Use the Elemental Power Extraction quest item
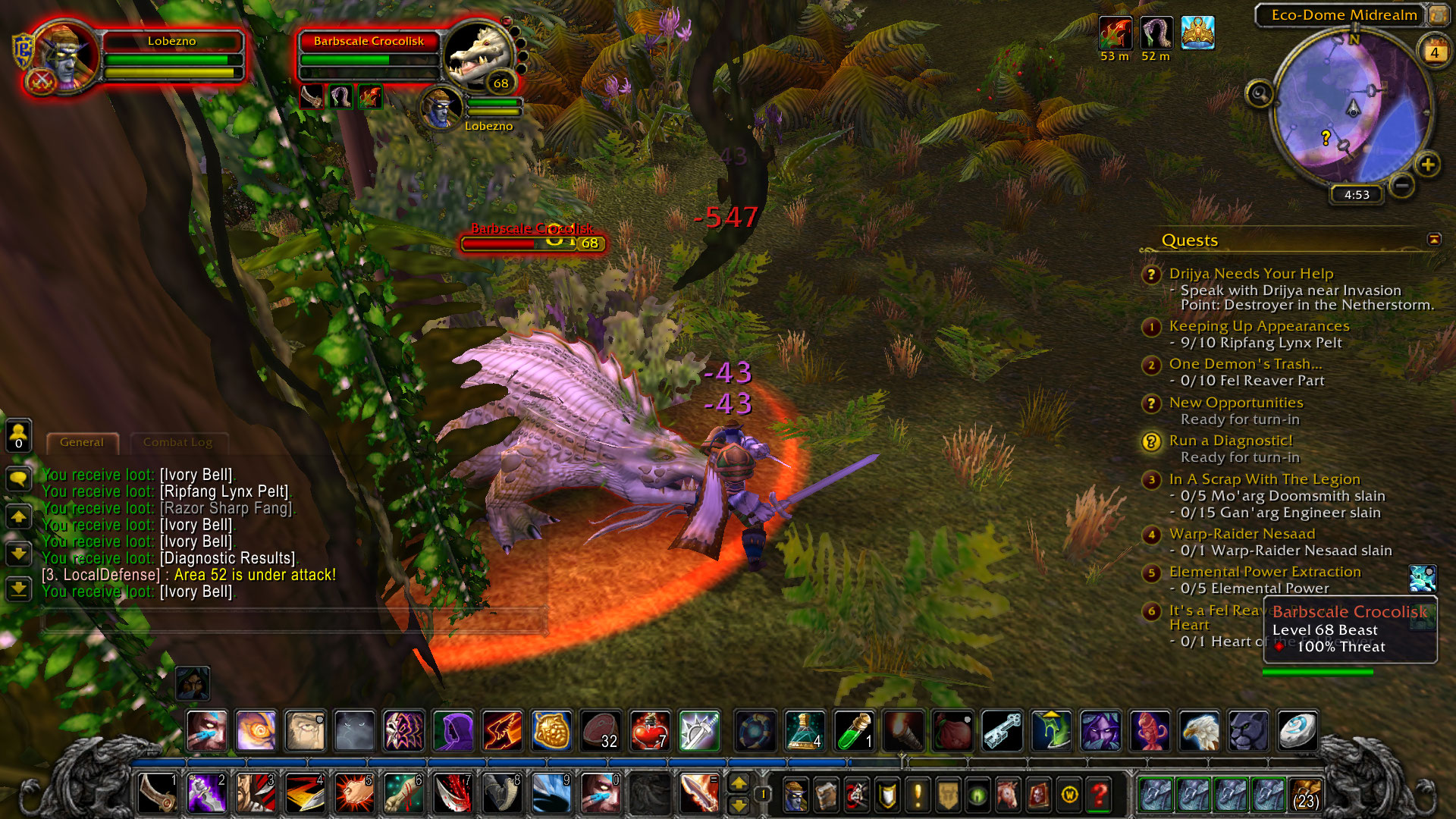Image resolution: width=1456 pixels, height=819 pixels. coord(1423,579)
